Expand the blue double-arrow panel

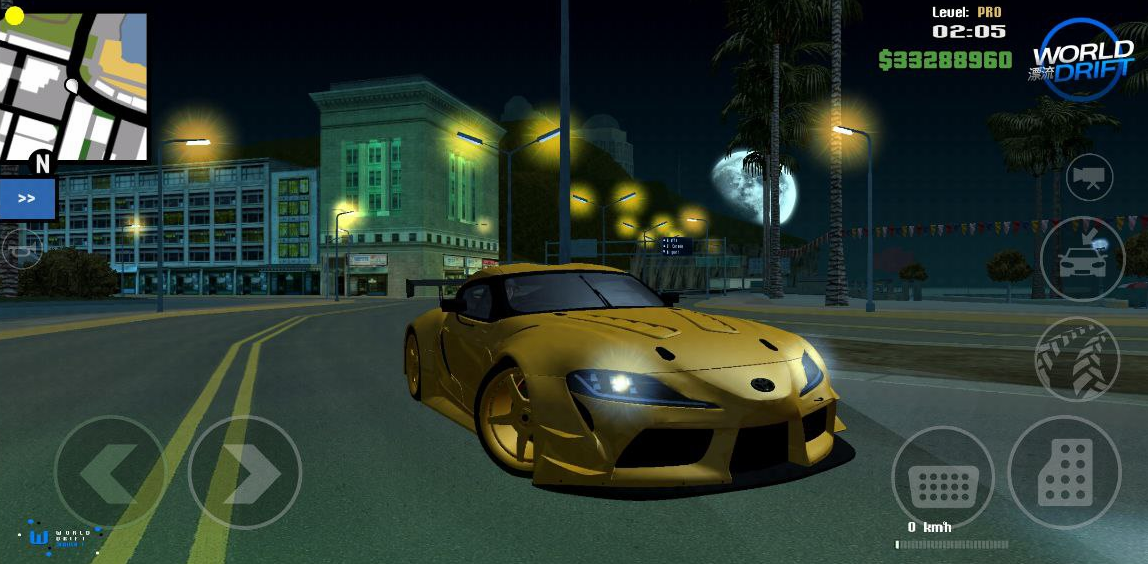click(x=27, y=199)
